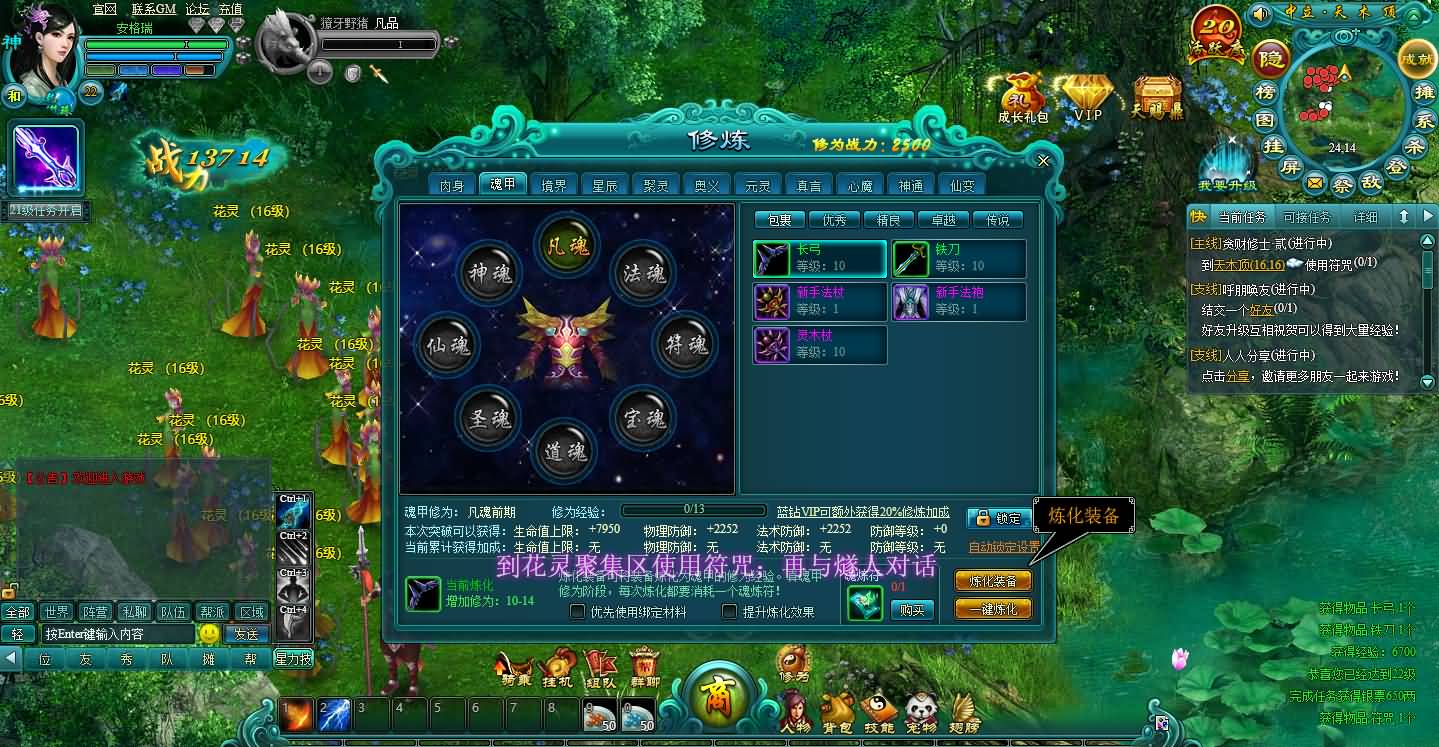1439x747 pixels.
Task: Select the 传说 quality filter
Action: click(997, 220)
